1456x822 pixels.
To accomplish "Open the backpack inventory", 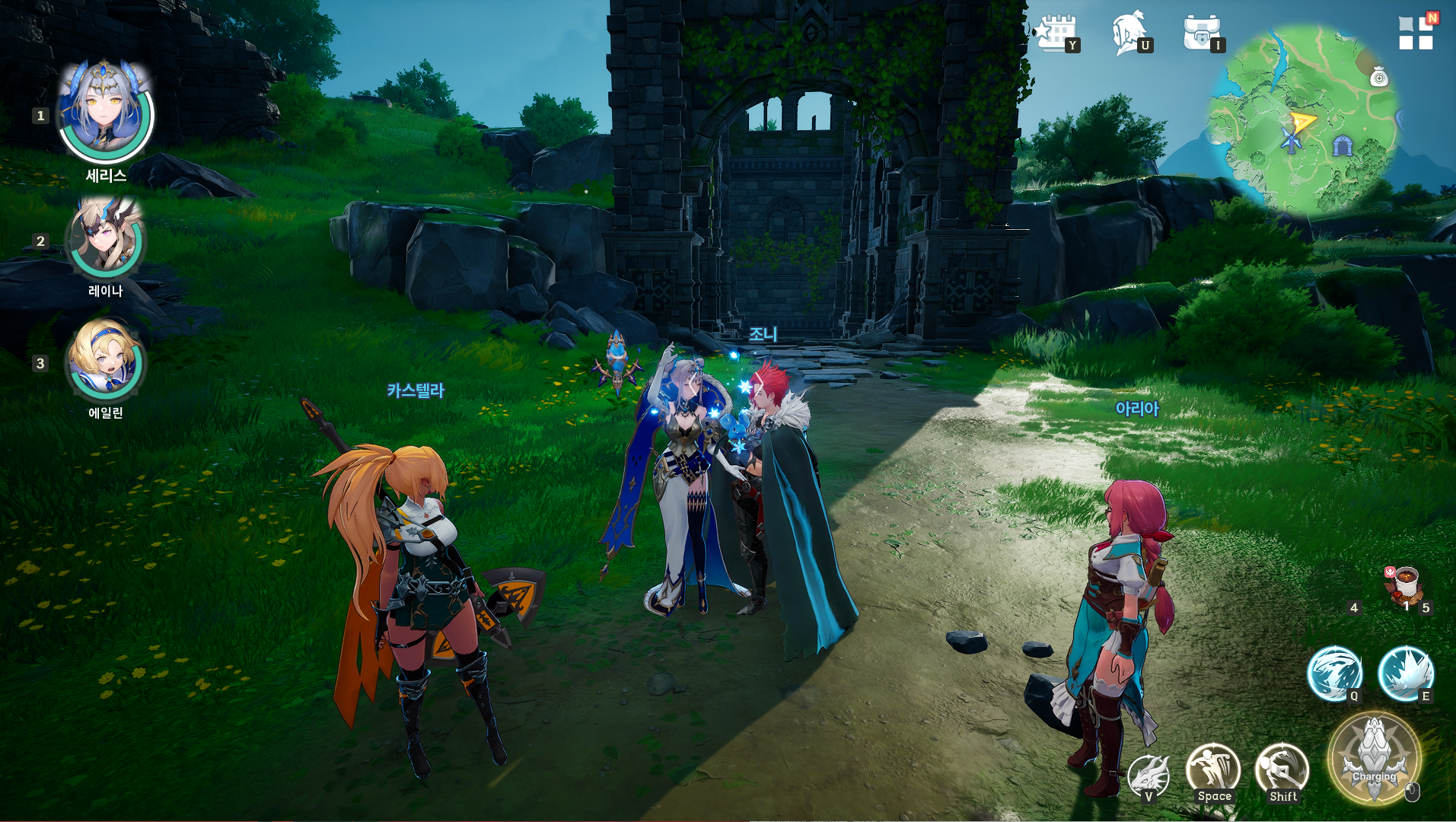I will point(1201,33).
